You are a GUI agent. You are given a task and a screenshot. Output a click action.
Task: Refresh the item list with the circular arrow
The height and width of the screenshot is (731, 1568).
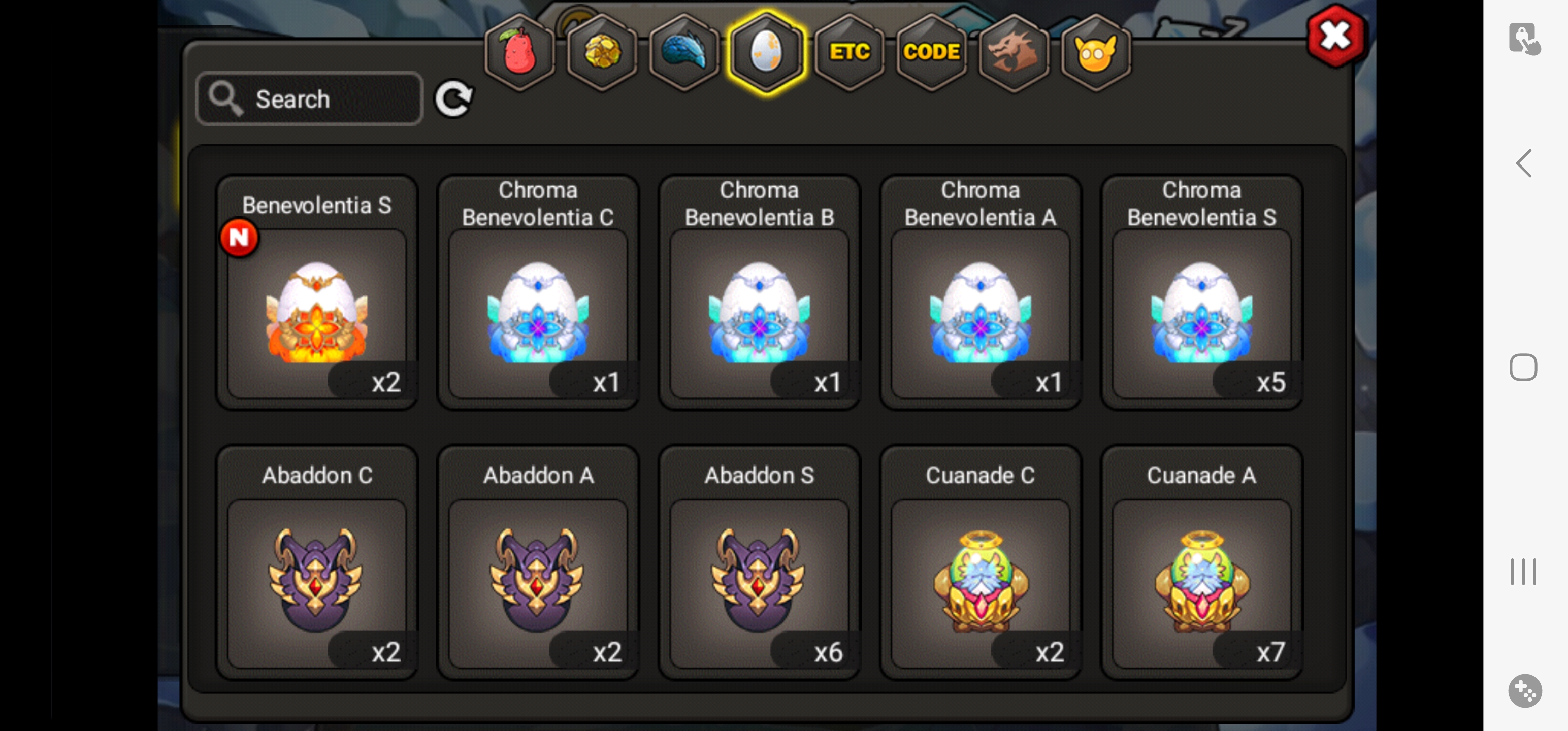coord(453,98)
